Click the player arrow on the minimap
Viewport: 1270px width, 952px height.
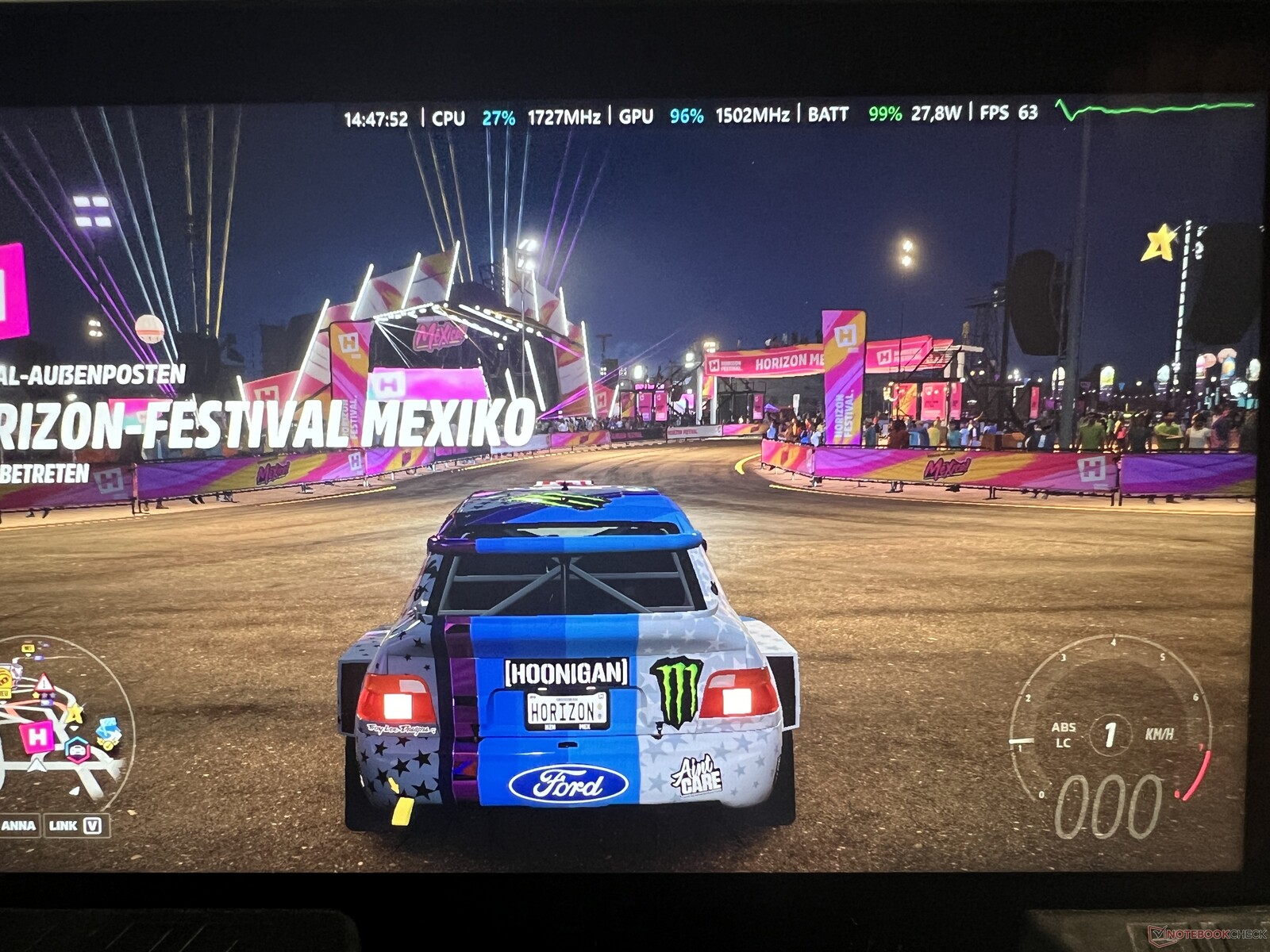(x=37, y=765)
